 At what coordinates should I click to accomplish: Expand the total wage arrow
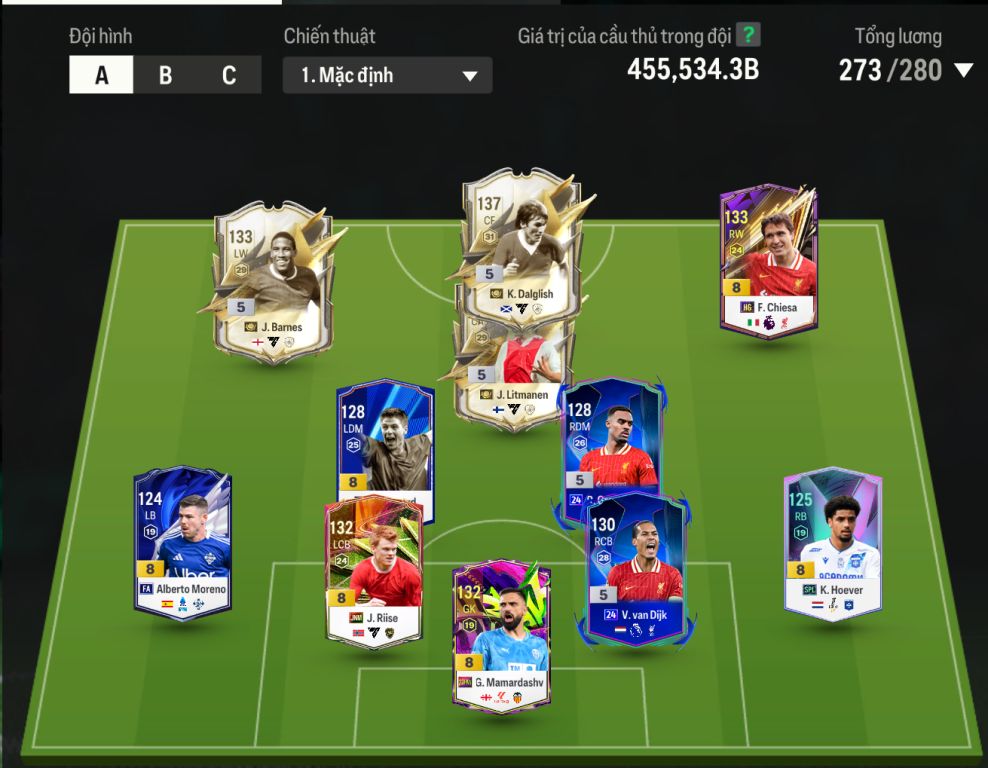[x=963, y=70]
